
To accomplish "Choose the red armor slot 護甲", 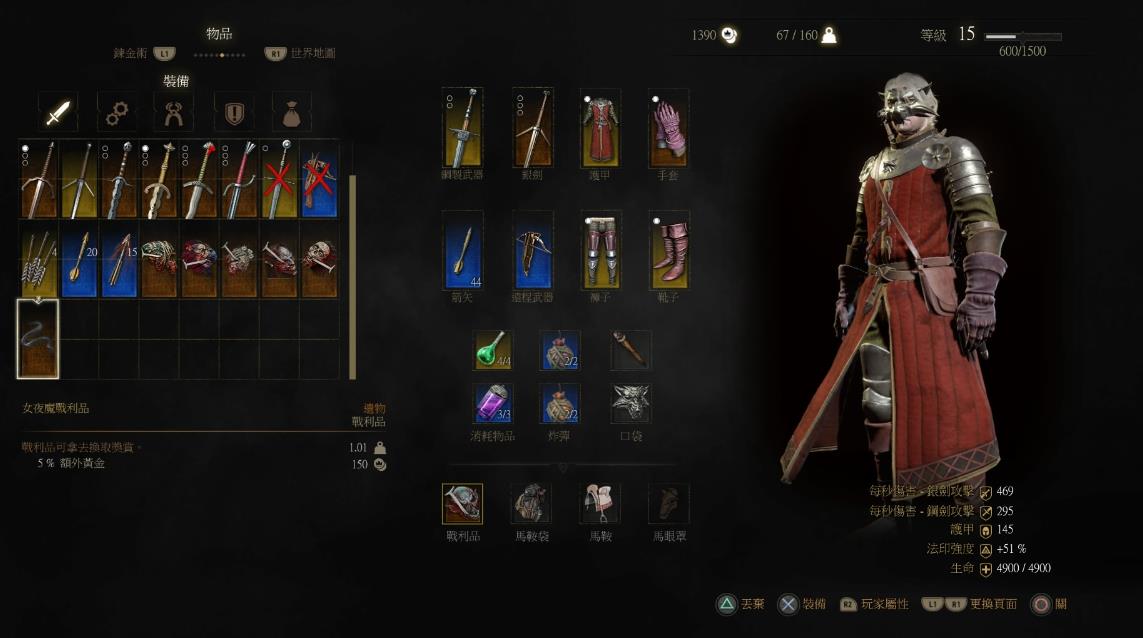I will tap(601, 128).
